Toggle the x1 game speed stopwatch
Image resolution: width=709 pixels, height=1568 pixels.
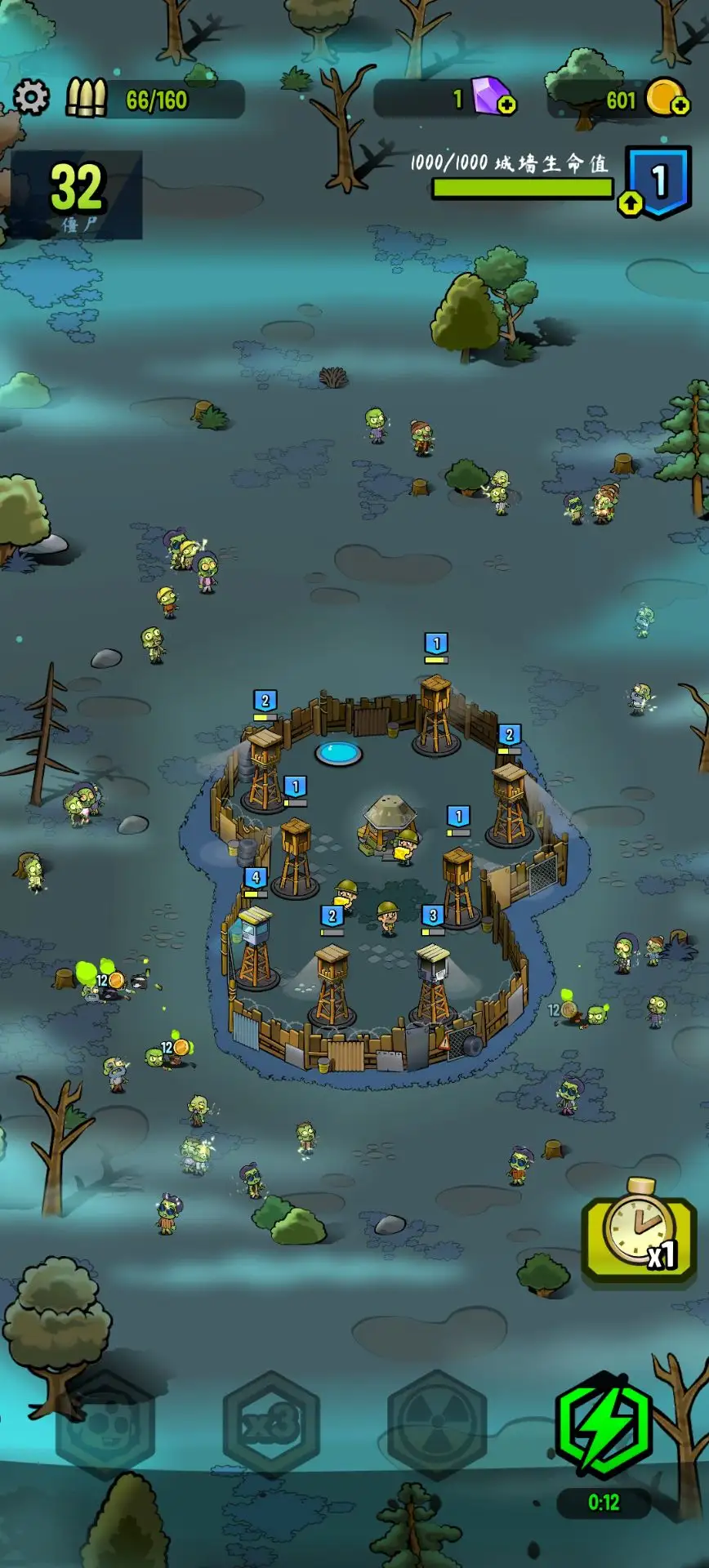pos(639,1231)
